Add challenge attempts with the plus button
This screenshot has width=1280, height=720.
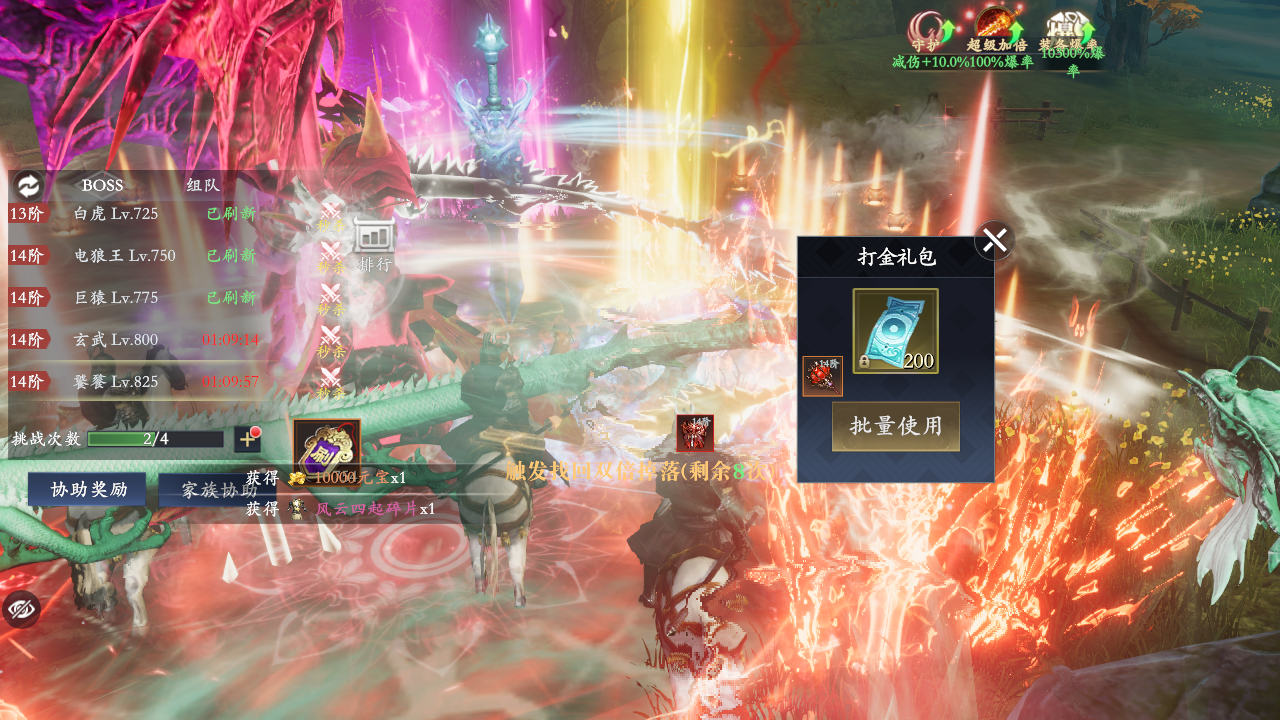click(247, 438)
